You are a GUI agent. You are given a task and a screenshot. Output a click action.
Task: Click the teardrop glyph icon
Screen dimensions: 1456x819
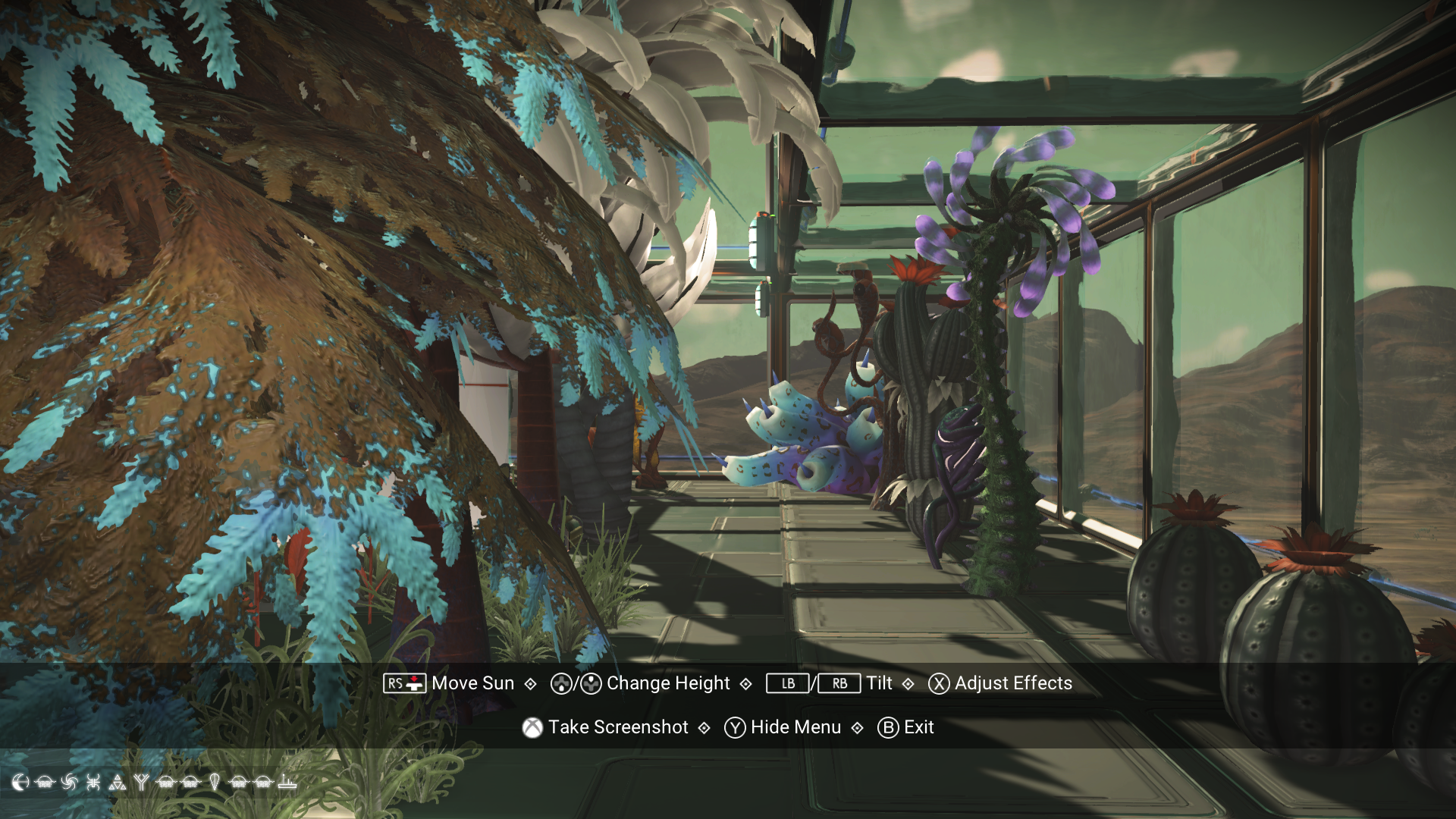coord(215,782)
